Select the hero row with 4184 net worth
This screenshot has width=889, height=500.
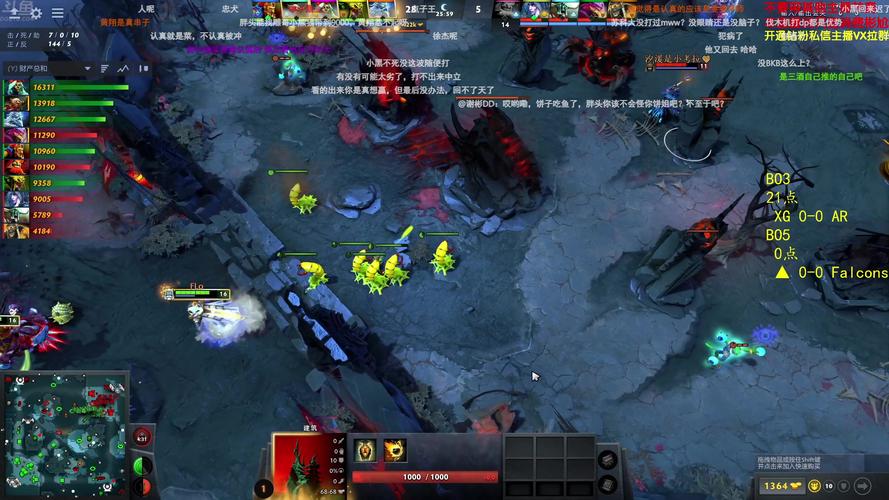click(60, 231)
